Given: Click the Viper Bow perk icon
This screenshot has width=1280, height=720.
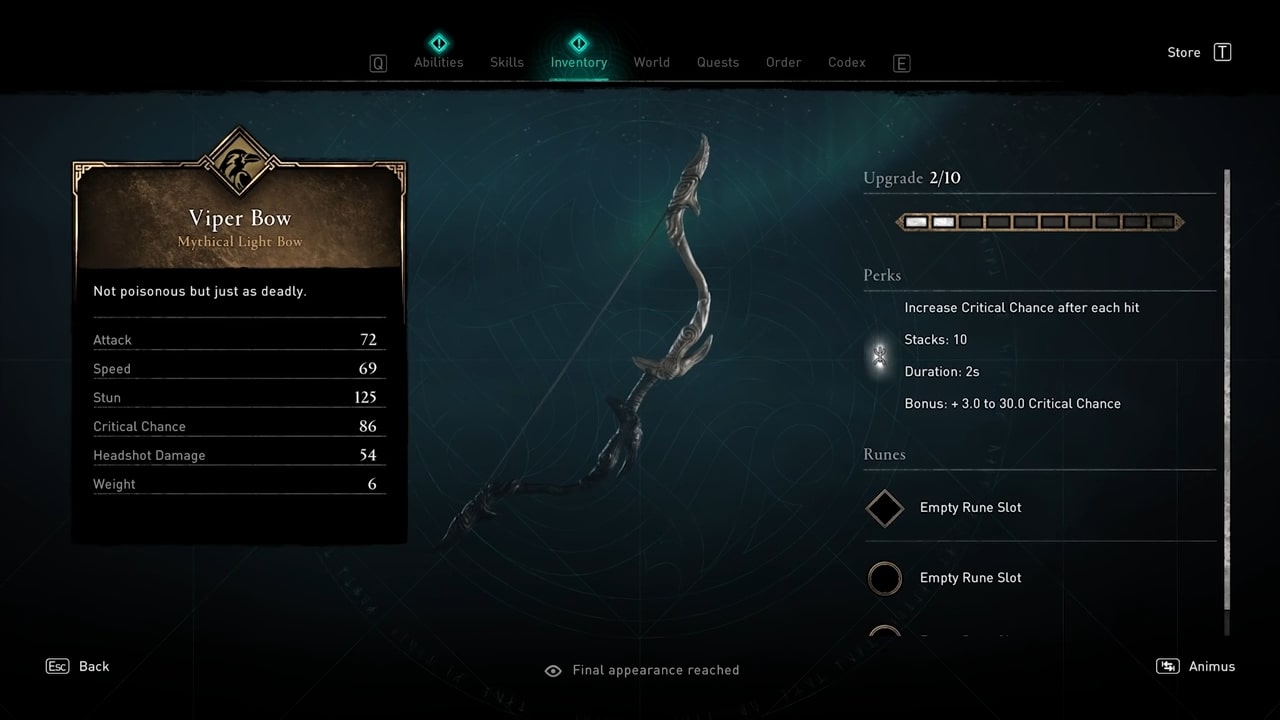Looking at the screenshot, I should click(x=880, y=355).
